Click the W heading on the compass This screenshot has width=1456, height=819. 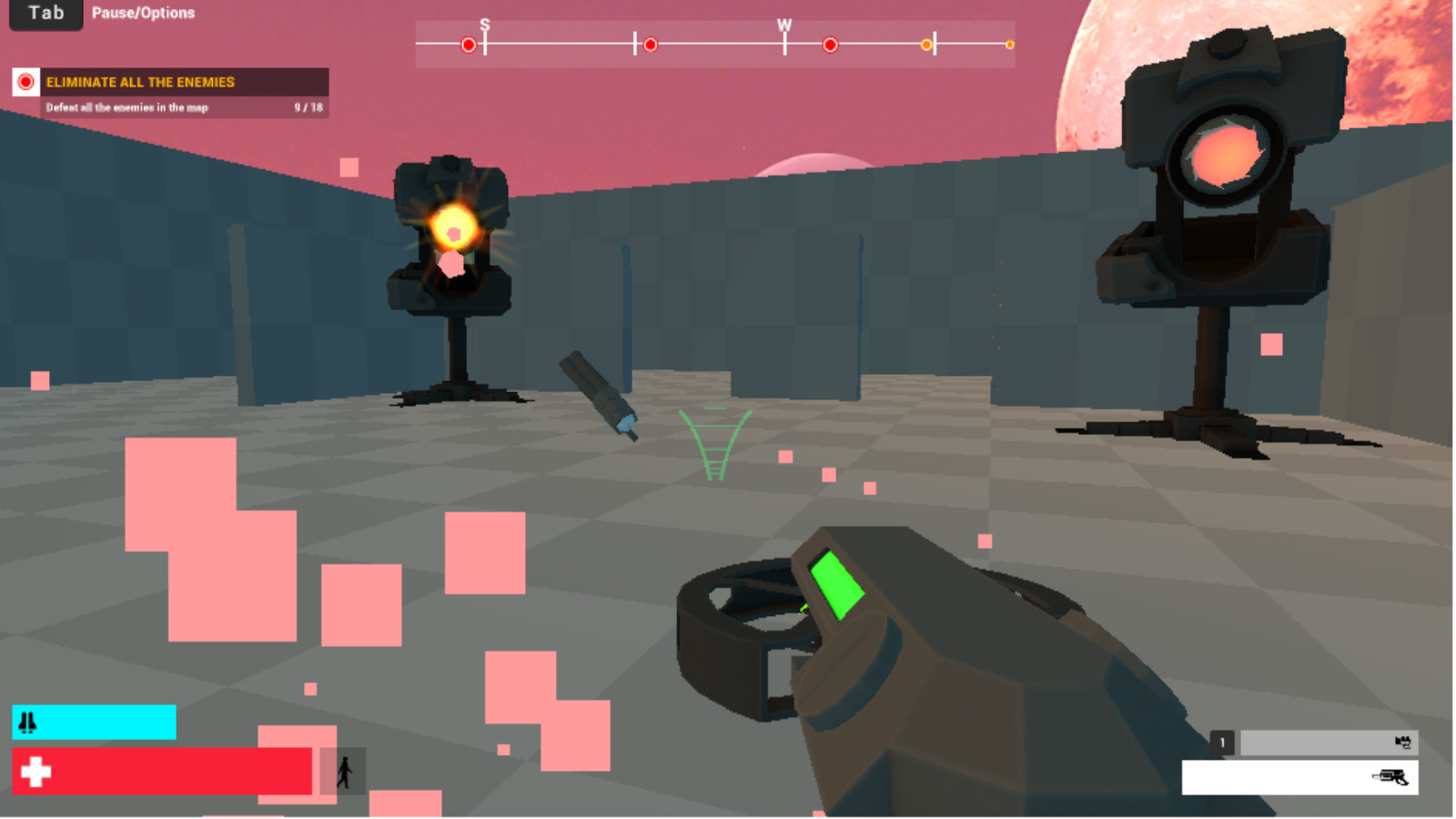pos(784,25)
